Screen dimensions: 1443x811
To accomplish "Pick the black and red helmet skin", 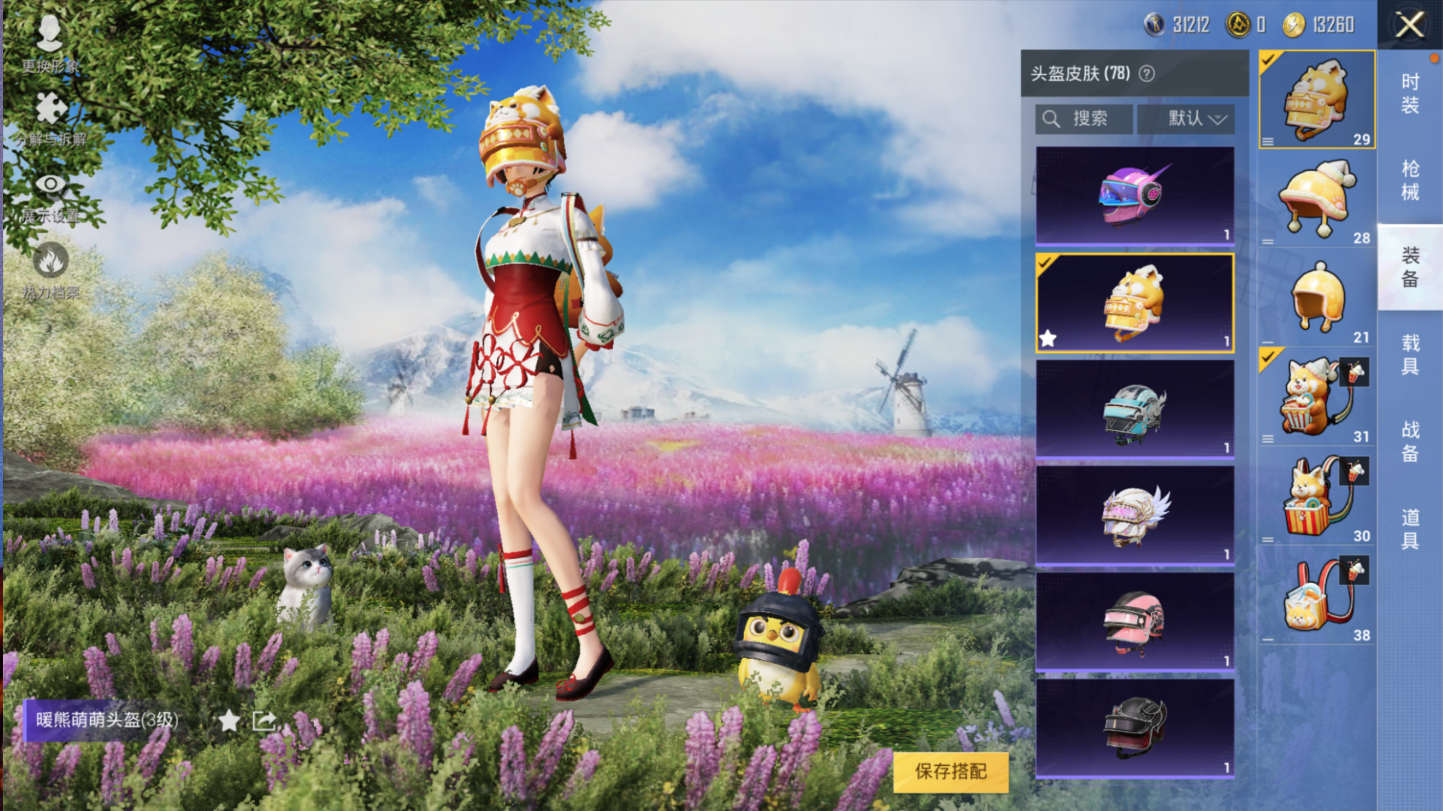I will tap(1135, 727).
